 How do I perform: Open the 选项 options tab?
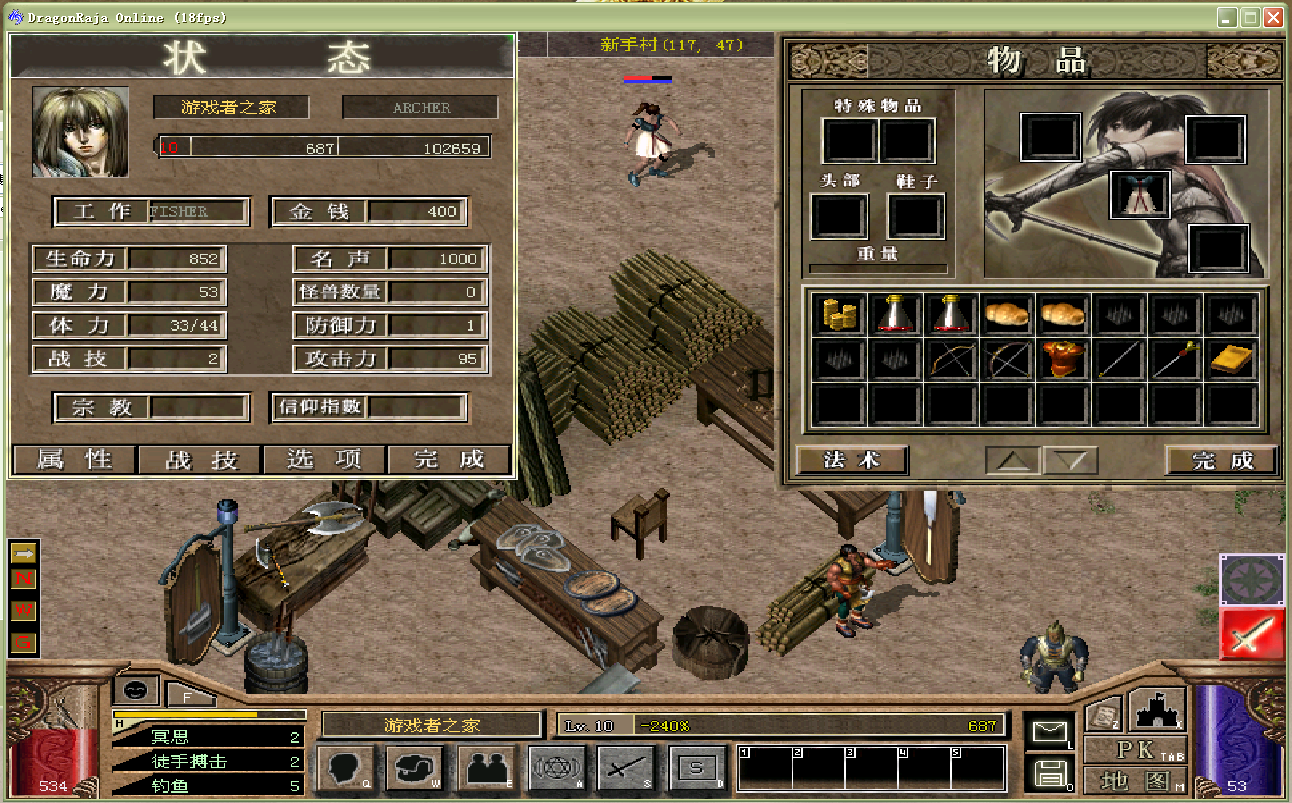tap(324, 460)
